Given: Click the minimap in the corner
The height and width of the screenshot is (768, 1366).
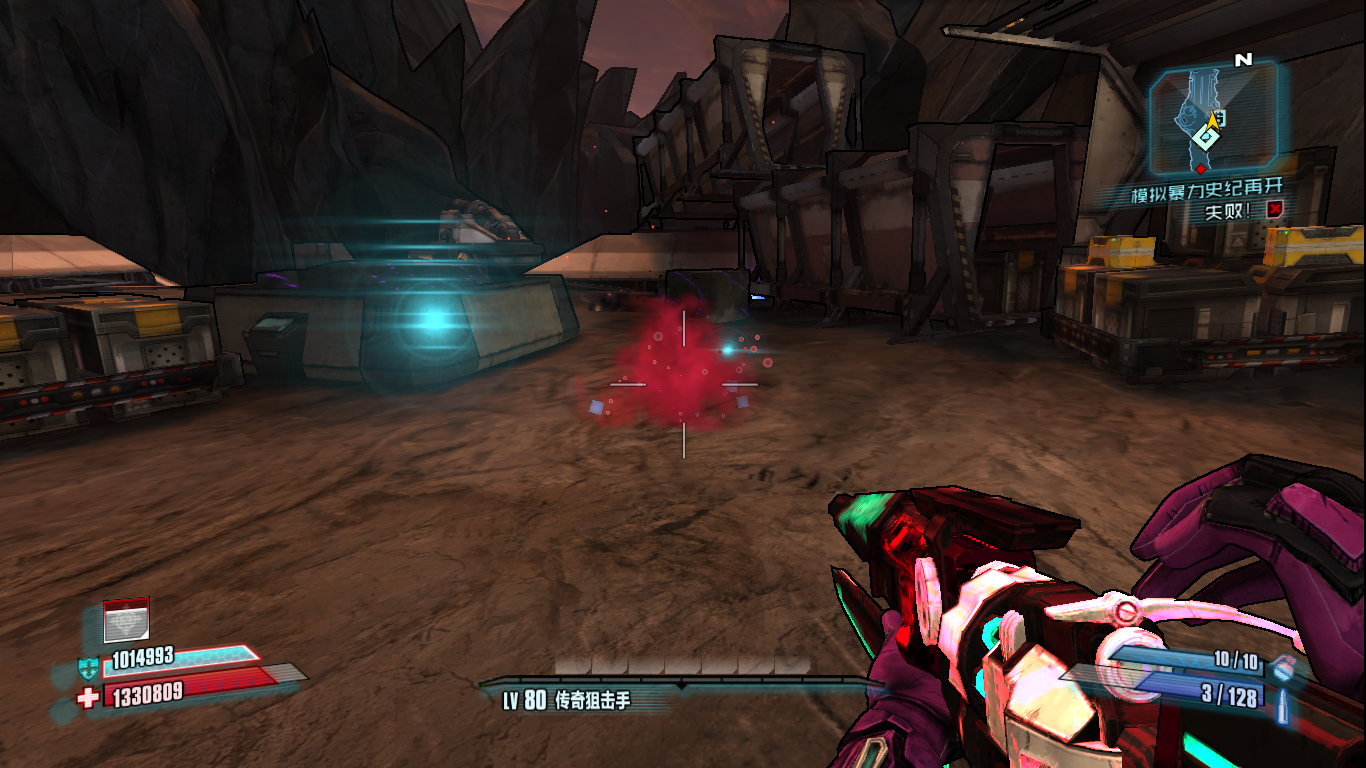Looking at the screenshot, I should point(1212,118).
